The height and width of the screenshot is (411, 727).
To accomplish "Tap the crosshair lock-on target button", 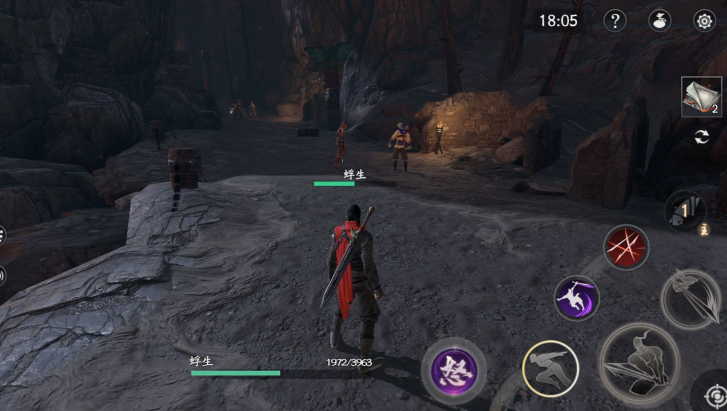I will click(x=712, y=393).
